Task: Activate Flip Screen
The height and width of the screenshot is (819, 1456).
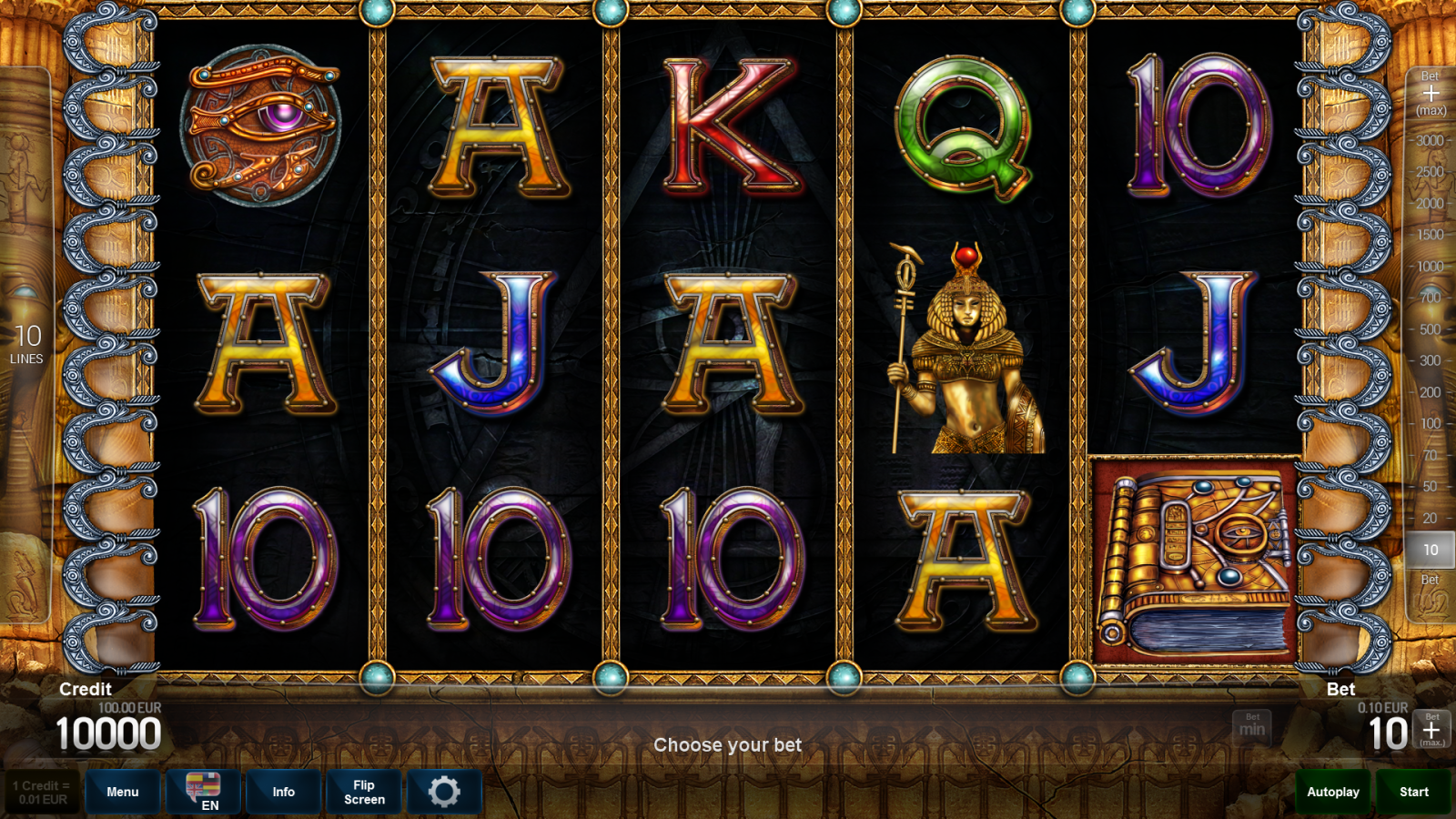Action: point(363,791)
